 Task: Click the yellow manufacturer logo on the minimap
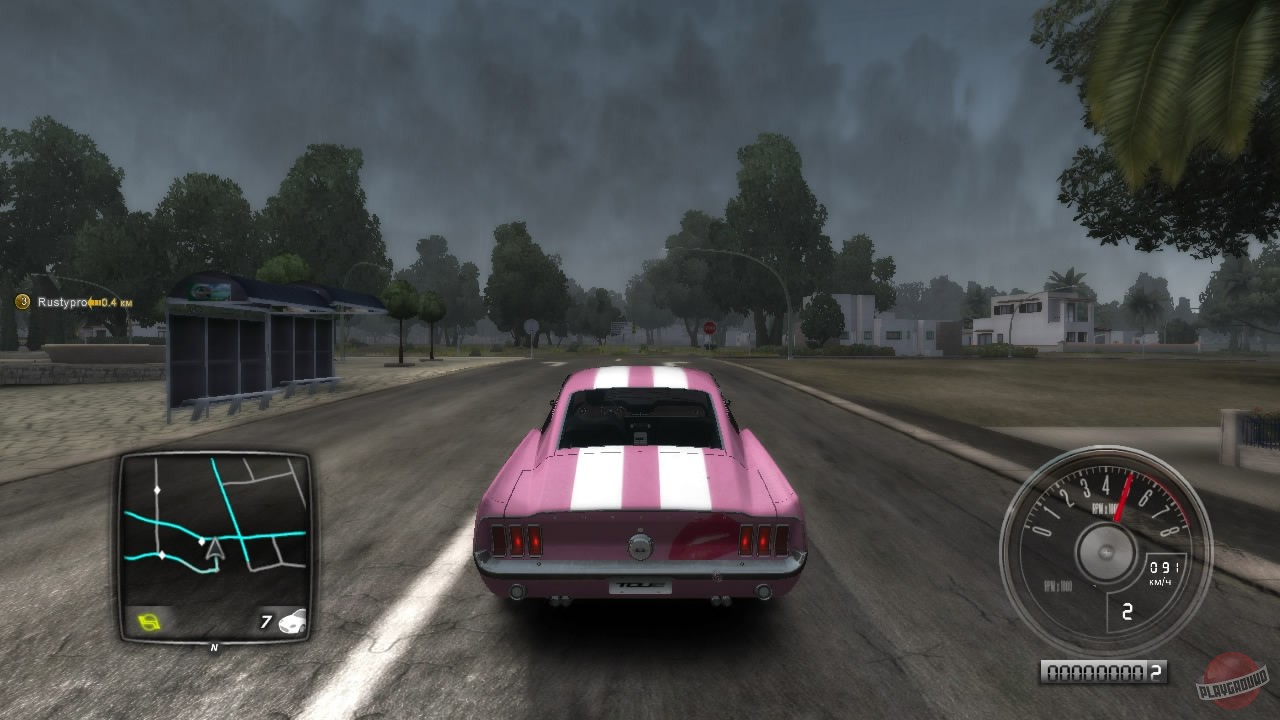pyautogui.click(x=148, y=620)
